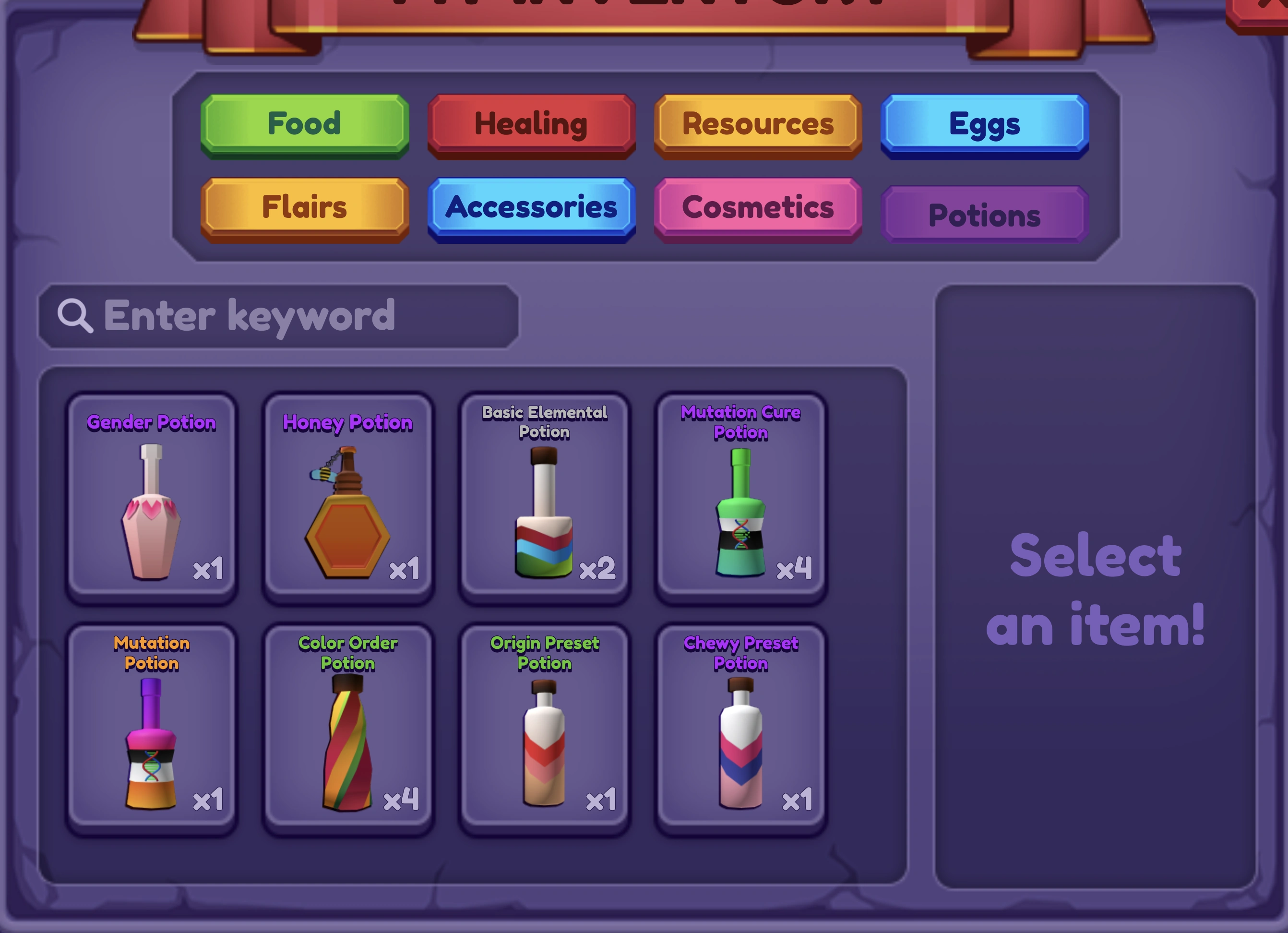Open the Potions category

984,215
